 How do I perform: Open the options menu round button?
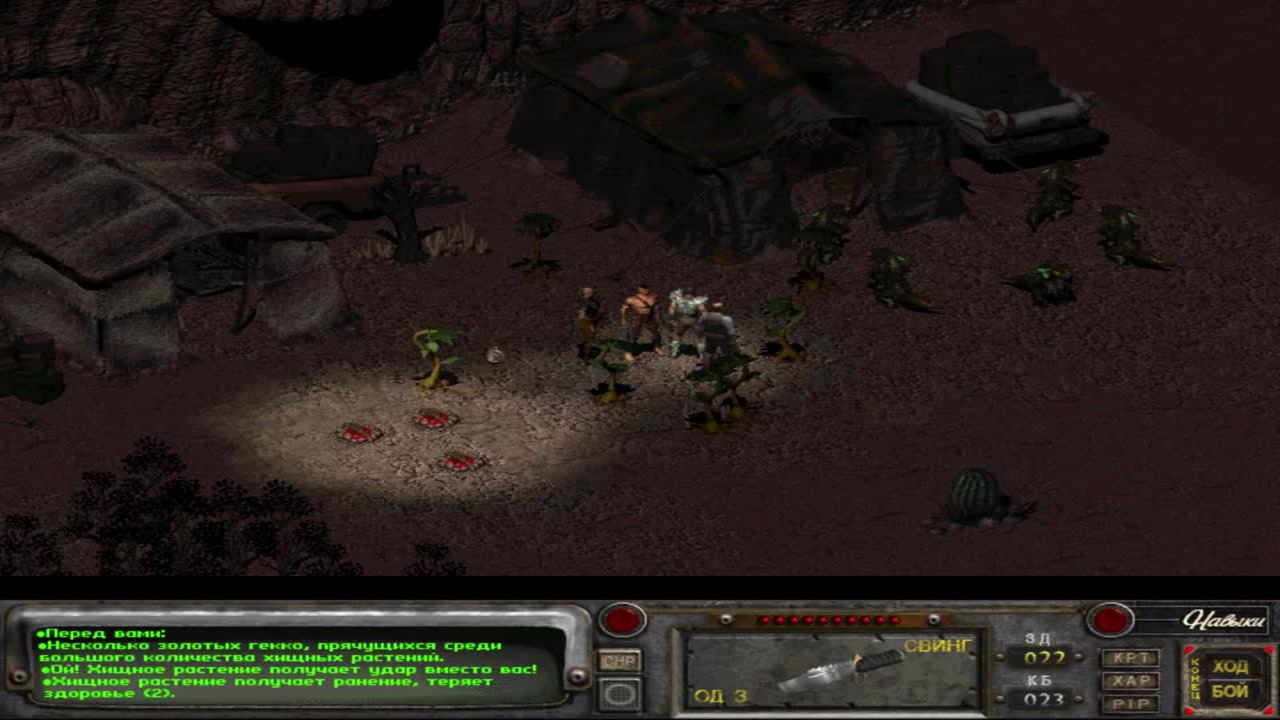(x=620, y=694)
